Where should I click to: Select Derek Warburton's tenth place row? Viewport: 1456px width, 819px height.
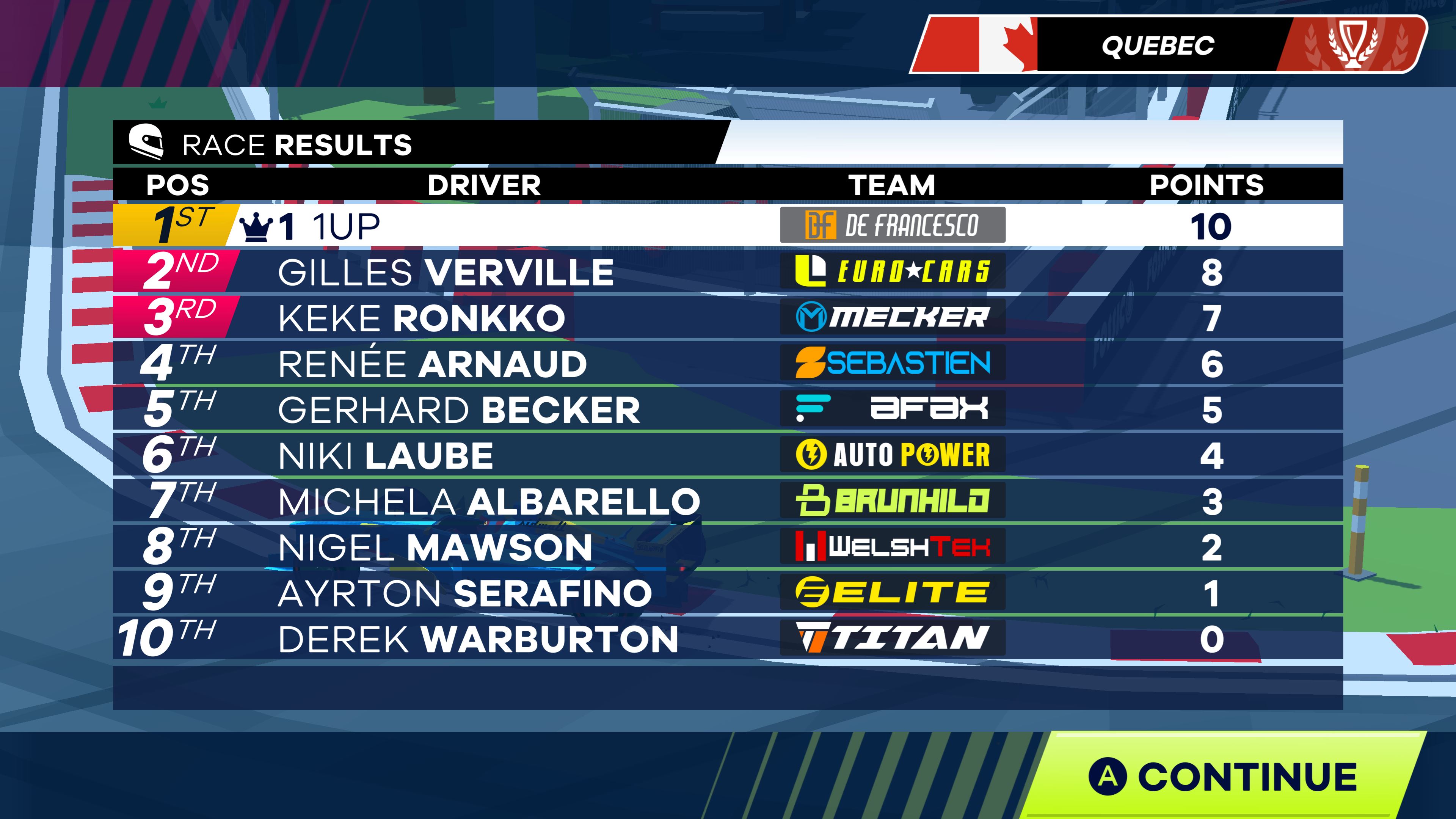pos(728,639)
